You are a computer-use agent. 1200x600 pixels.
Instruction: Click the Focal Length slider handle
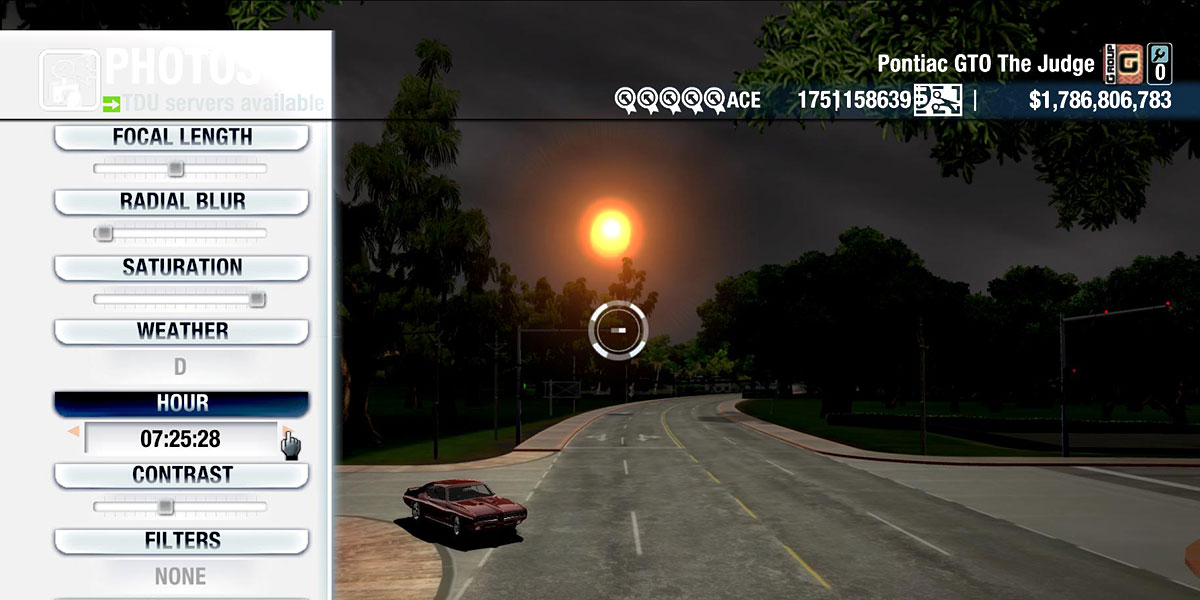point(175,169)
